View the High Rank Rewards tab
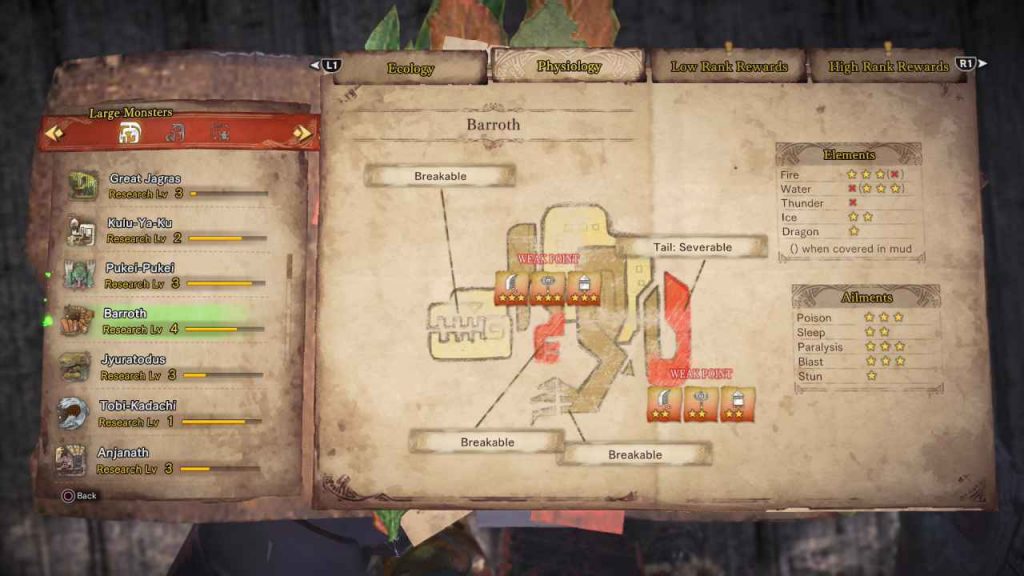Viewport: 1024px width, 576px height. pos(888,67)
